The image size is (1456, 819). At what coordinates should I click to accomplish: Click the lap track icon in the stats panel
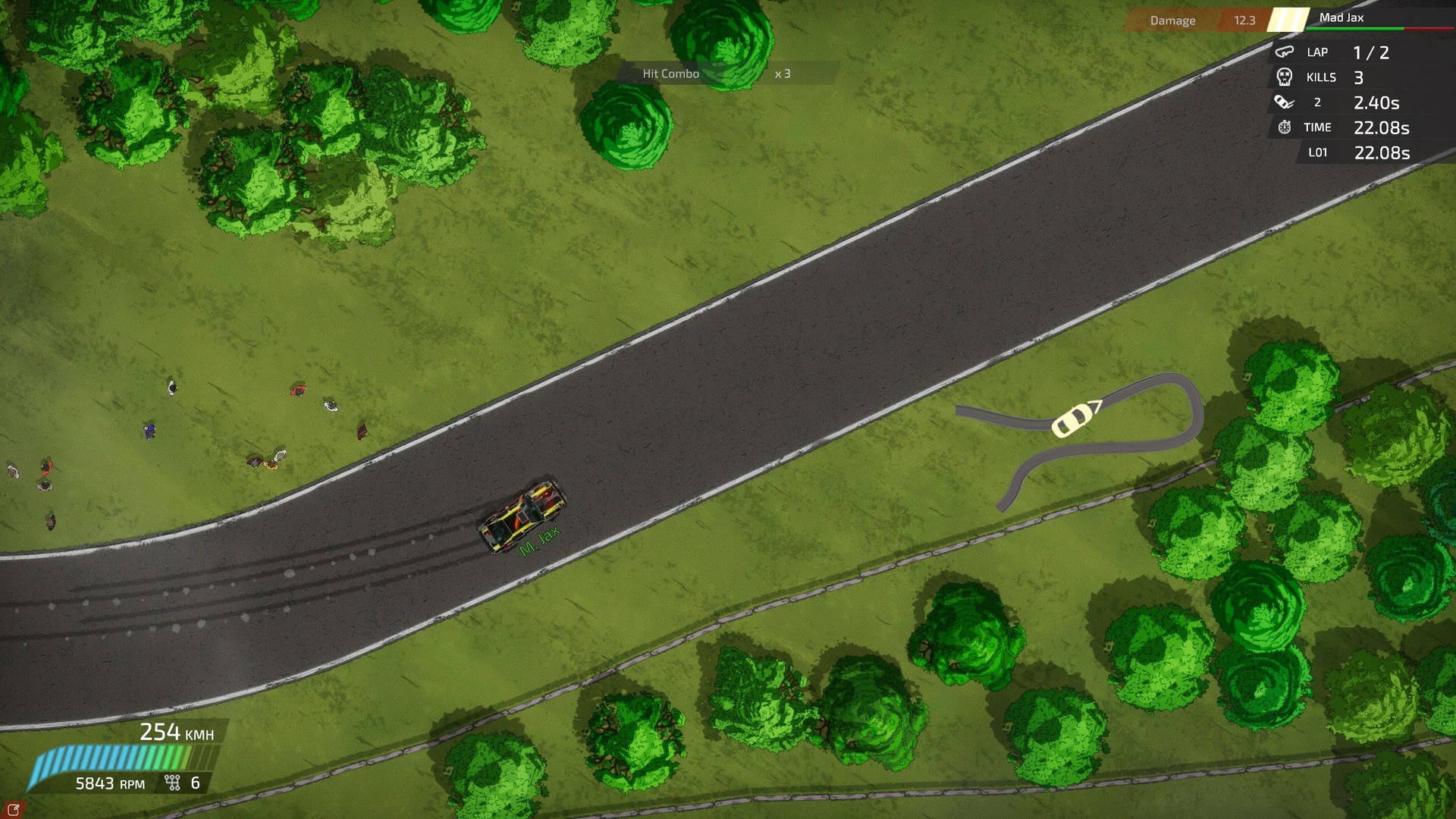(1285, 52)
